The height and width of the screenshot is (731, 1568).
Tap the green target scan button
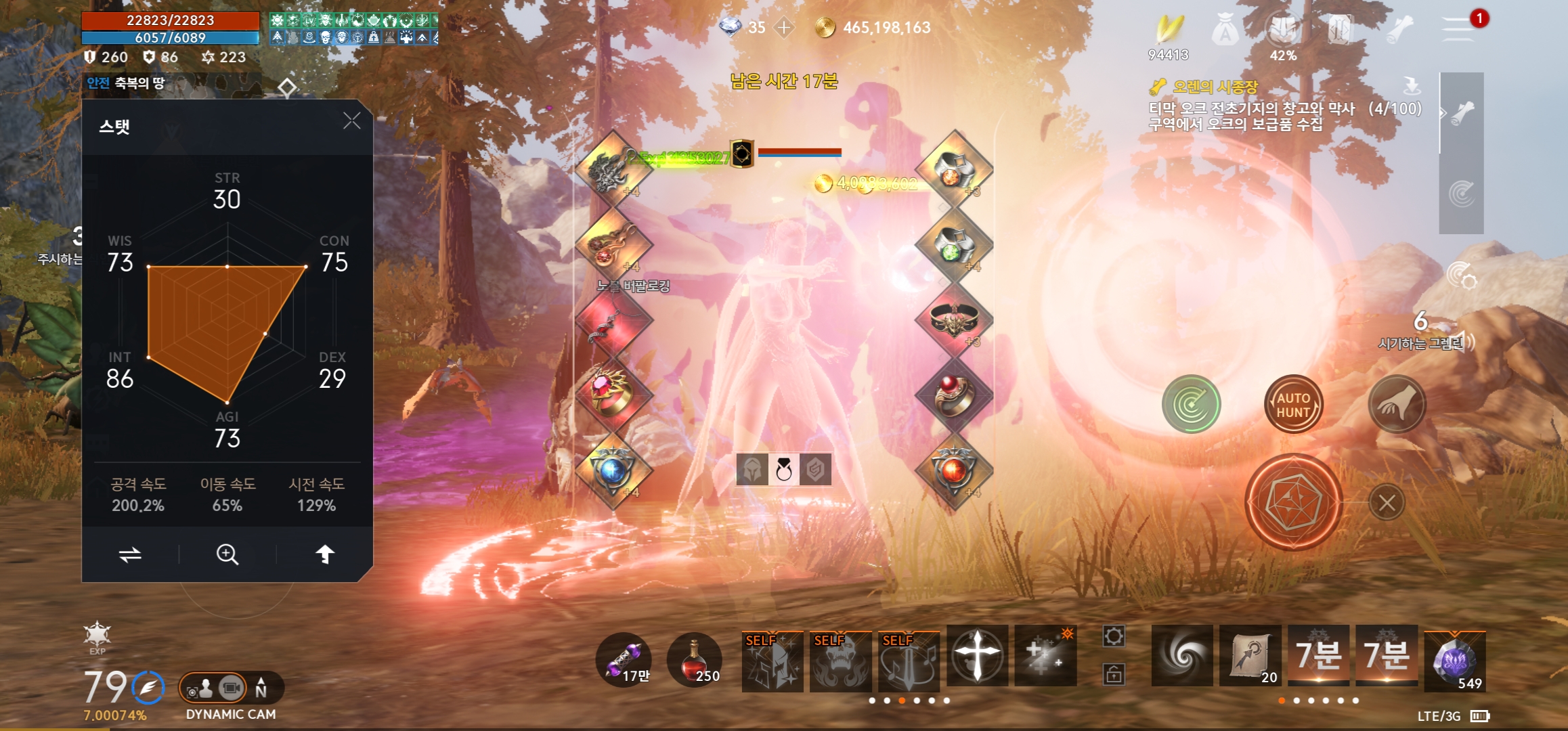pos(1191,405)
